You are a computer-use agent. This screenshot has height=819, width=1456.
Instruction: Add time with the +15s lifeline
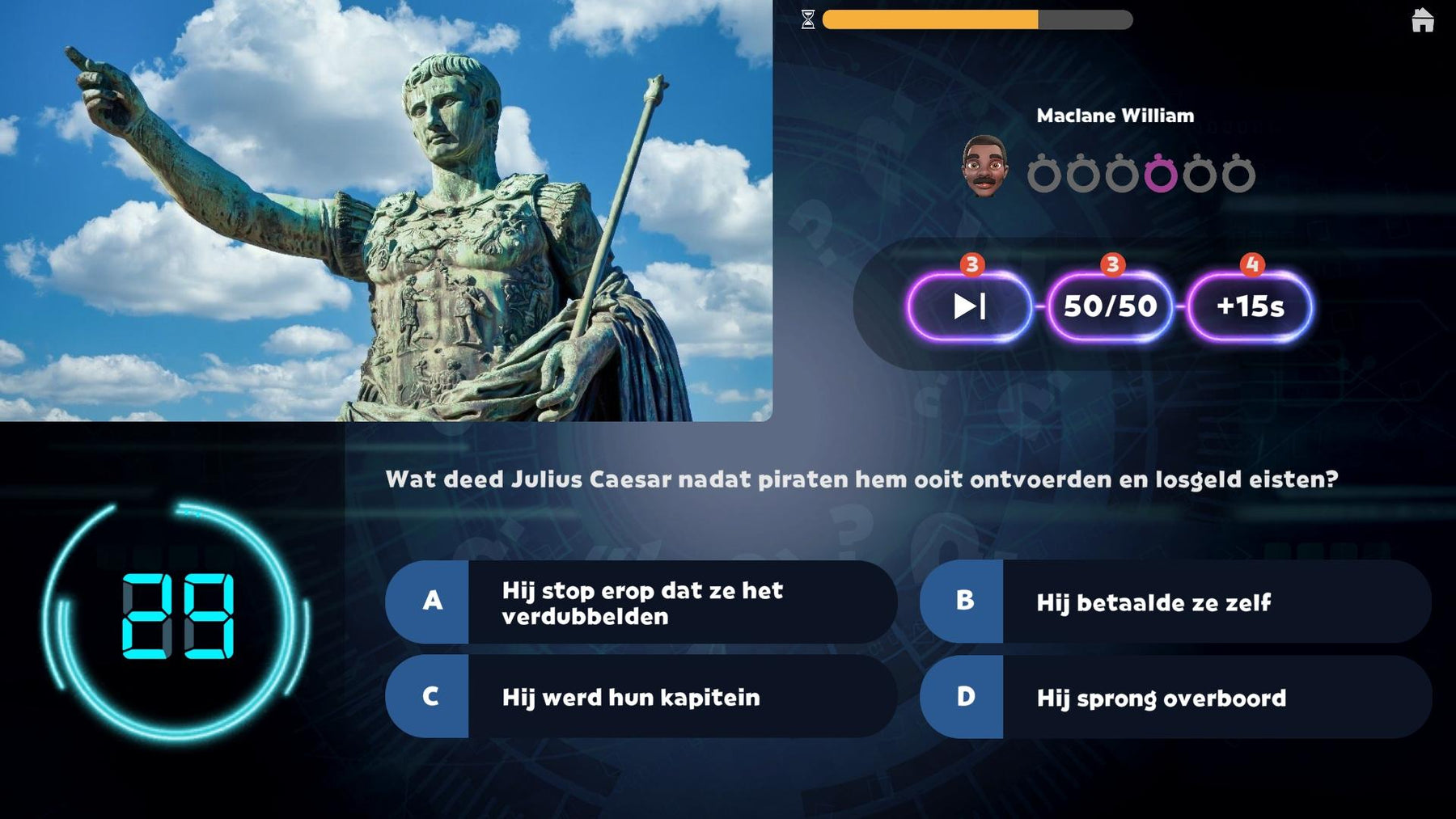click(x=1250, y=306)
